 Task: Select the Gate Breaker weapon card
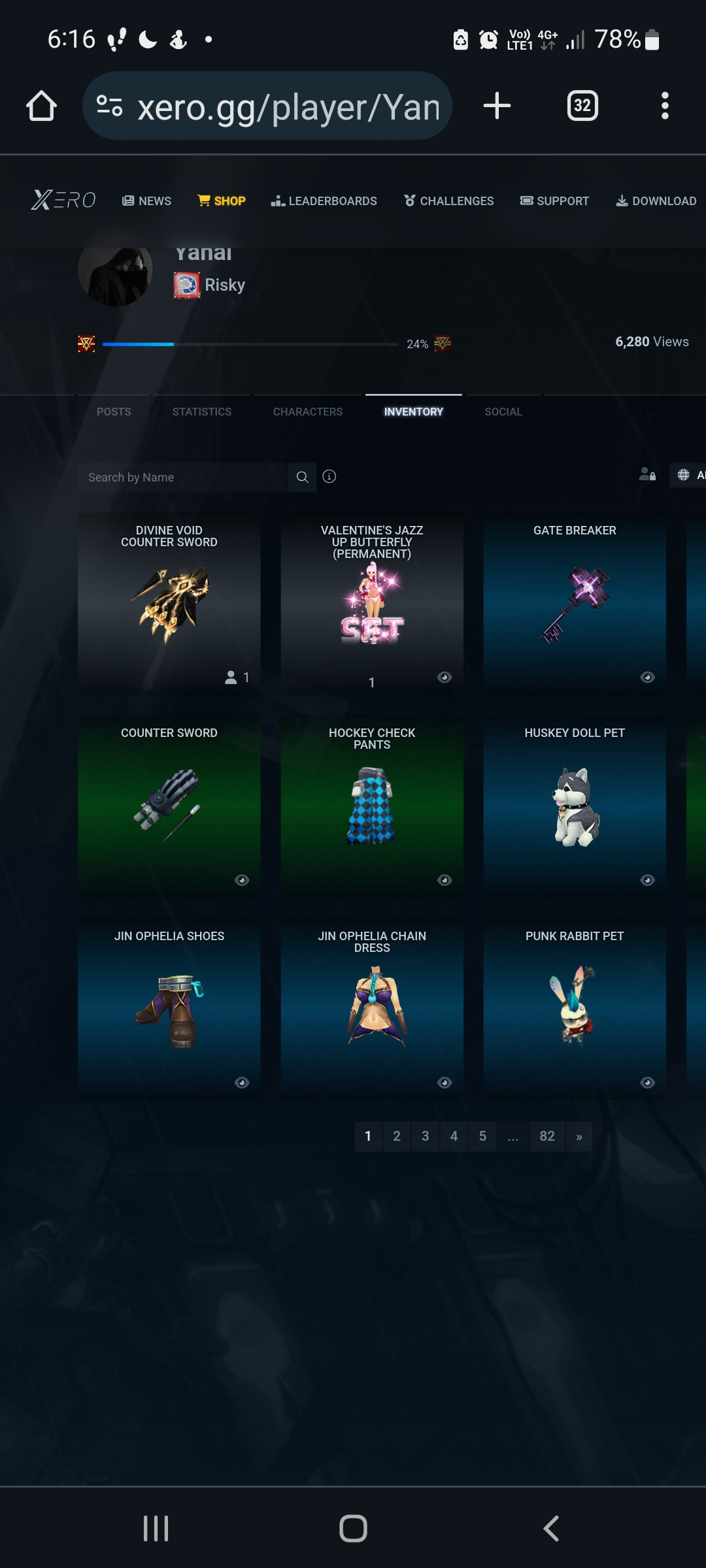click(x=575, y=602)
